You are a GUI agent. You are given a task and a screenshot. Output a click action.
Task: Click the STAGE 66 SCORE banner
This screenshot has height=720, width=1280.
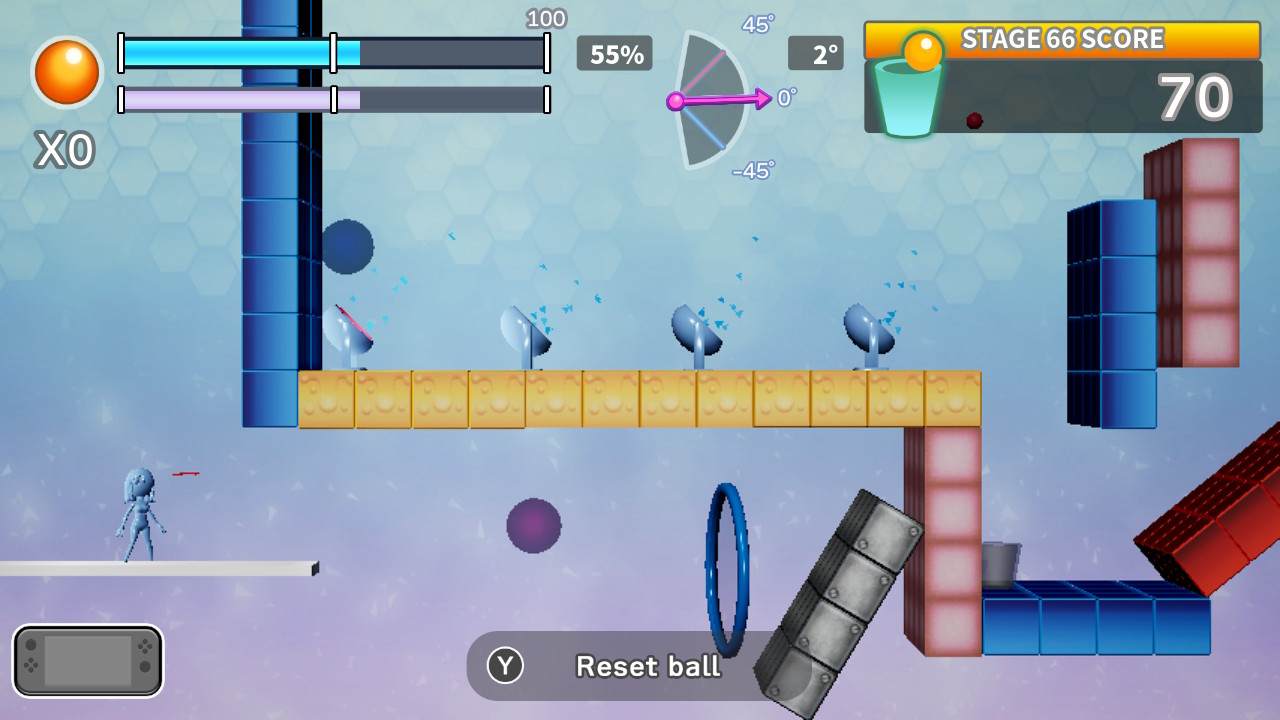[1062, 38]
